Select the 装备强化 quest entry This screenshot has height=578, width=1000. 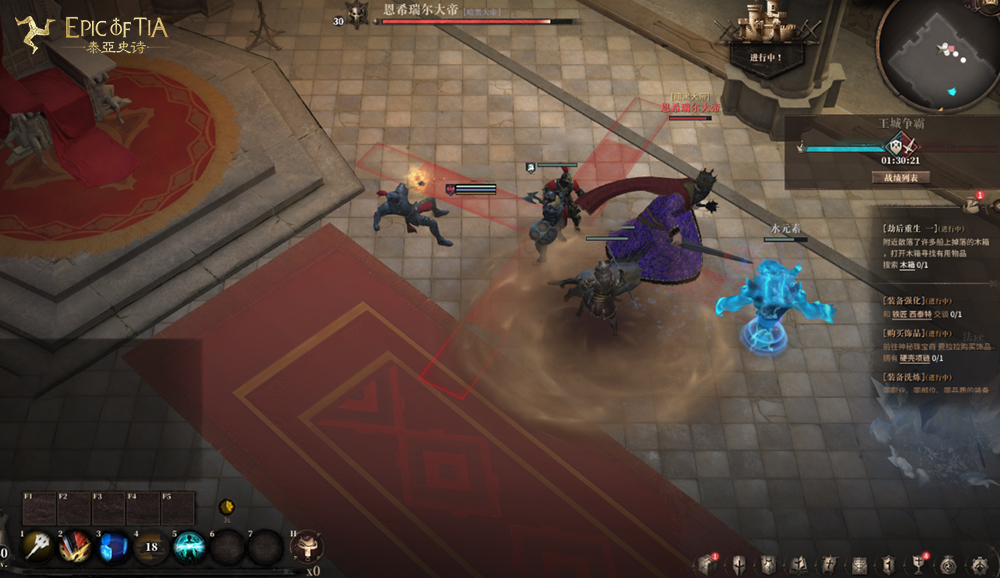click(x=908, y=300)
